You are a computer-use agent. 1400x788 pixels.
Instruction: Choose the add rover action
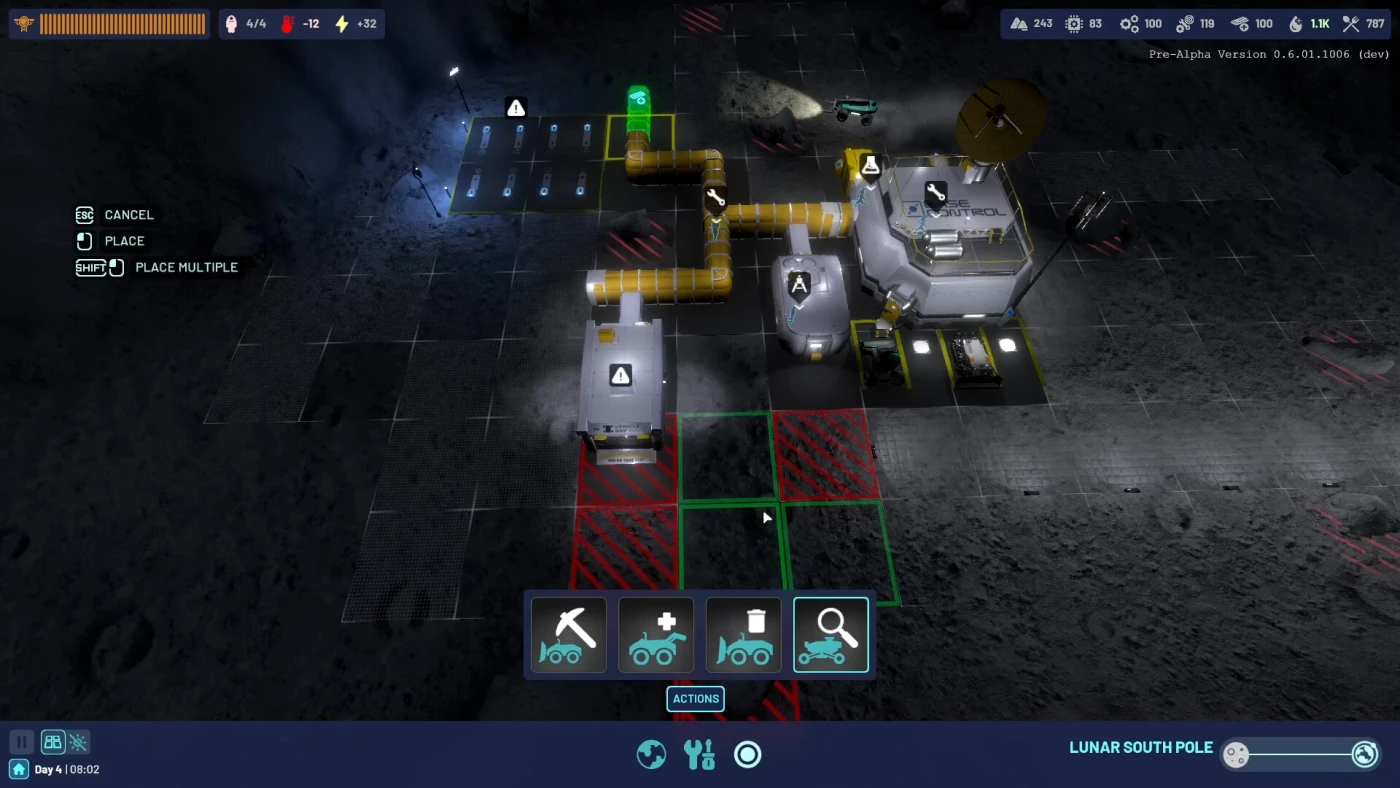(656, 635)
